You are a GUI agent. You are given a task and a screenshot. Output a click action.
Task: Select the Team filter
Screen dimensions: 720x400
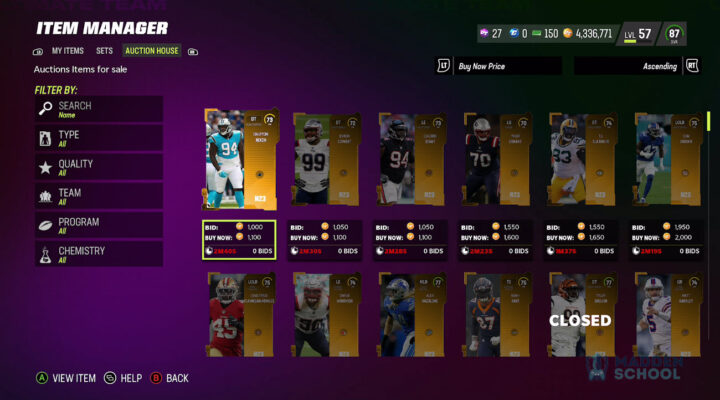click(x=98, y=196)
